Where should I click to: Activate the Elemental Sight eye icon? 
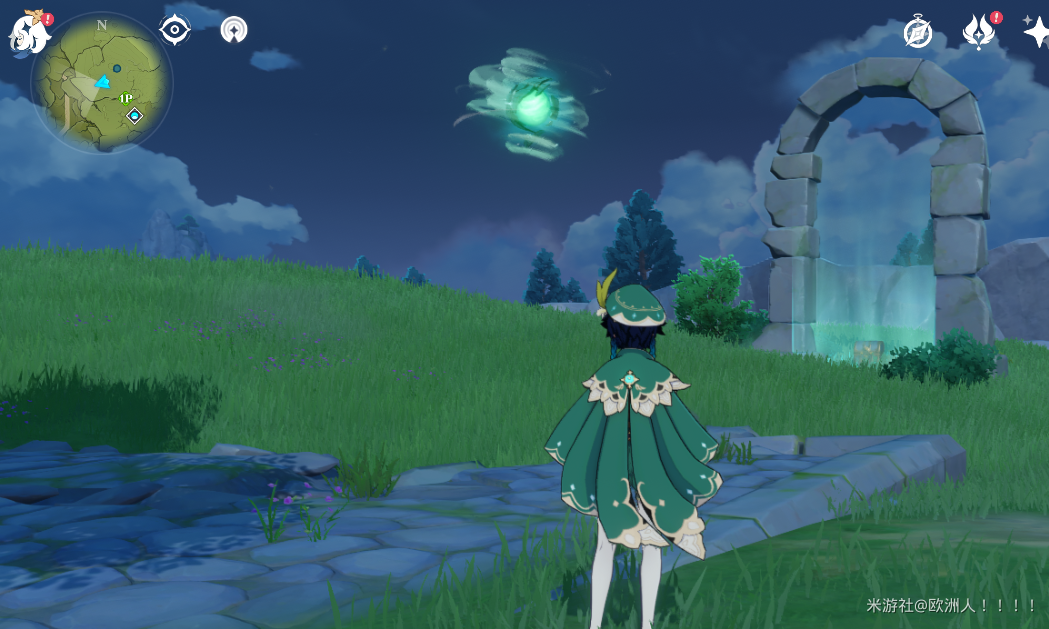tap(175, 29)
